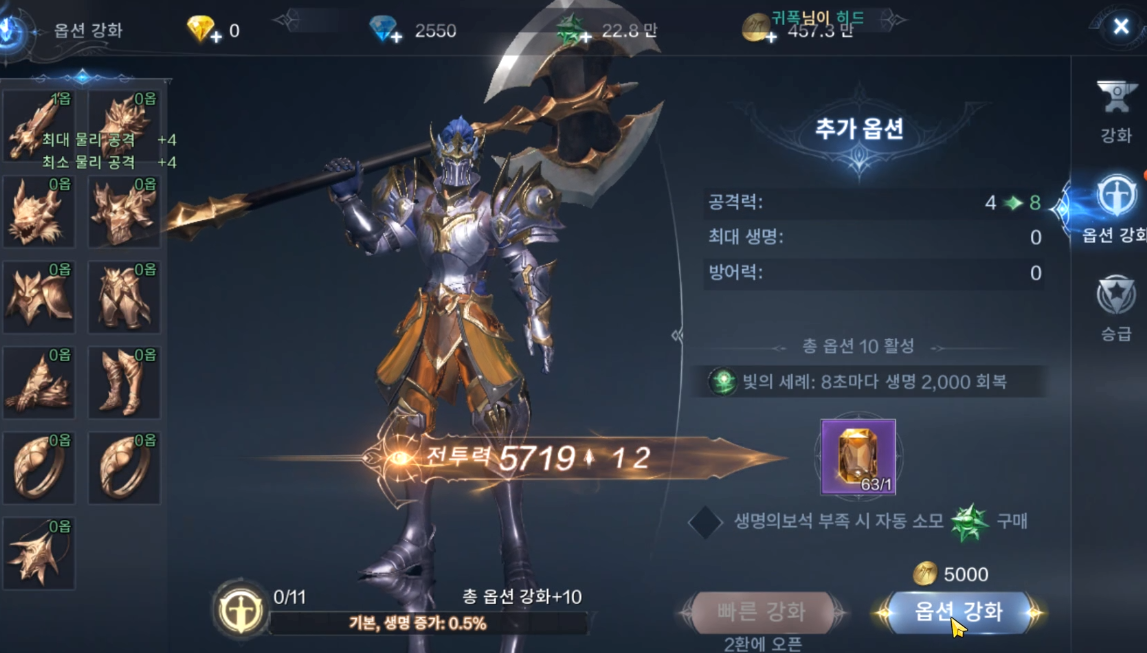Screen dimensions: 1147x653
Task: Select the 옵션 강화 shield tab
Action: point(1114,208)
